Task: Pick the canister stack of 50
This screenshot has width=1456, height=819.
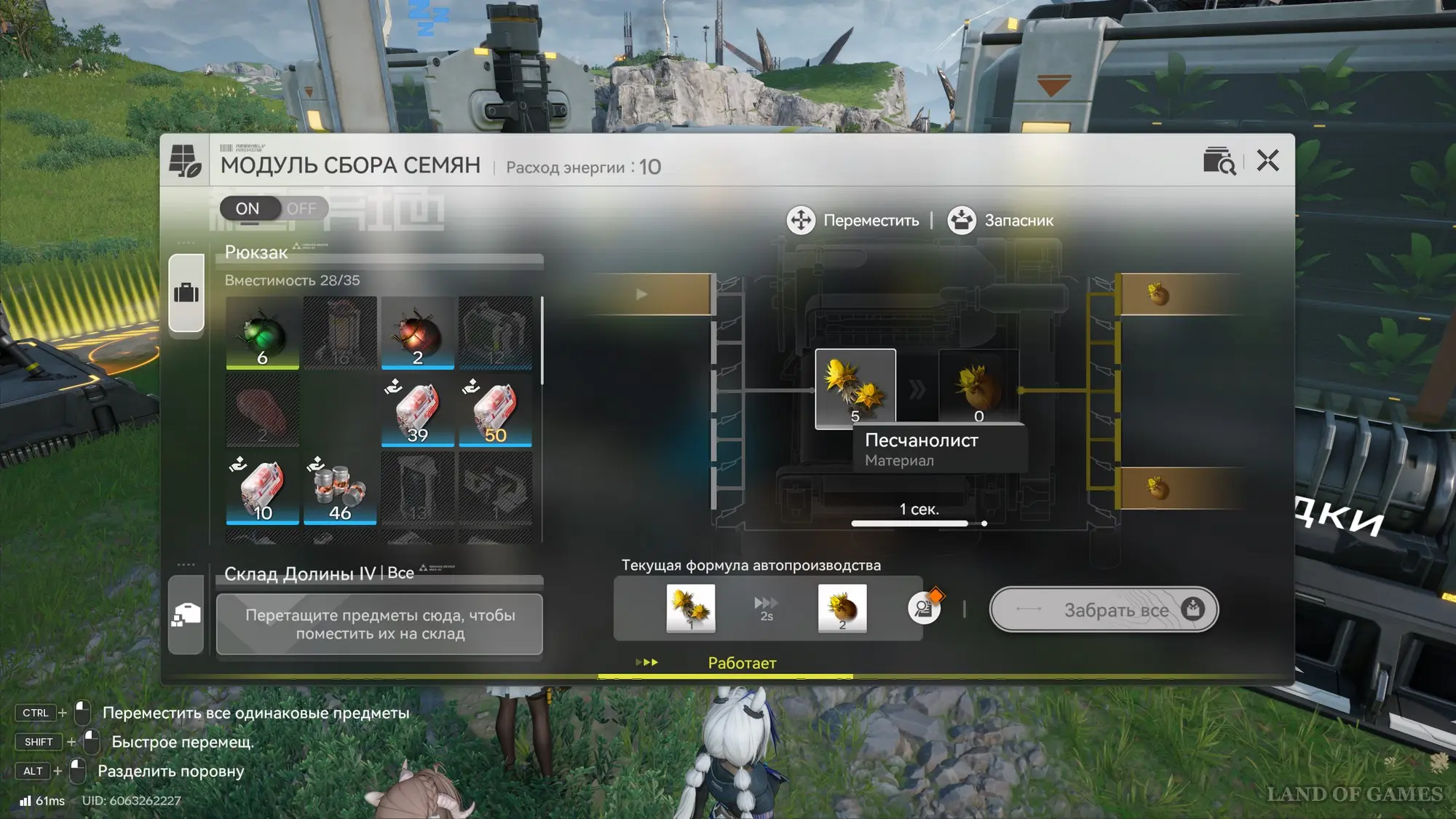Action: click(x=495, y=411)
